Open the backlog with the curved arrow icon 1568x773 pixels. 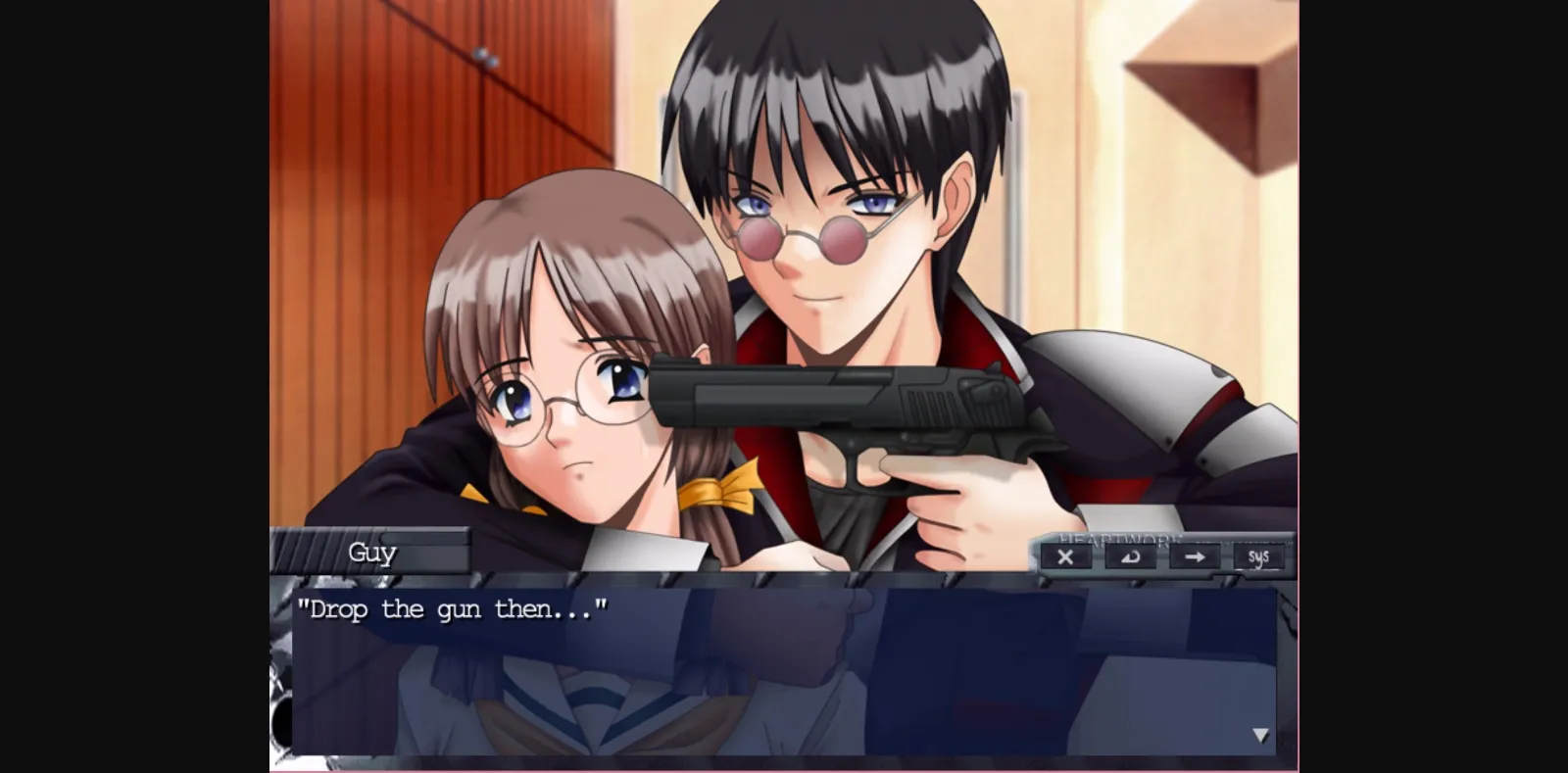[x=1129, y=558]
